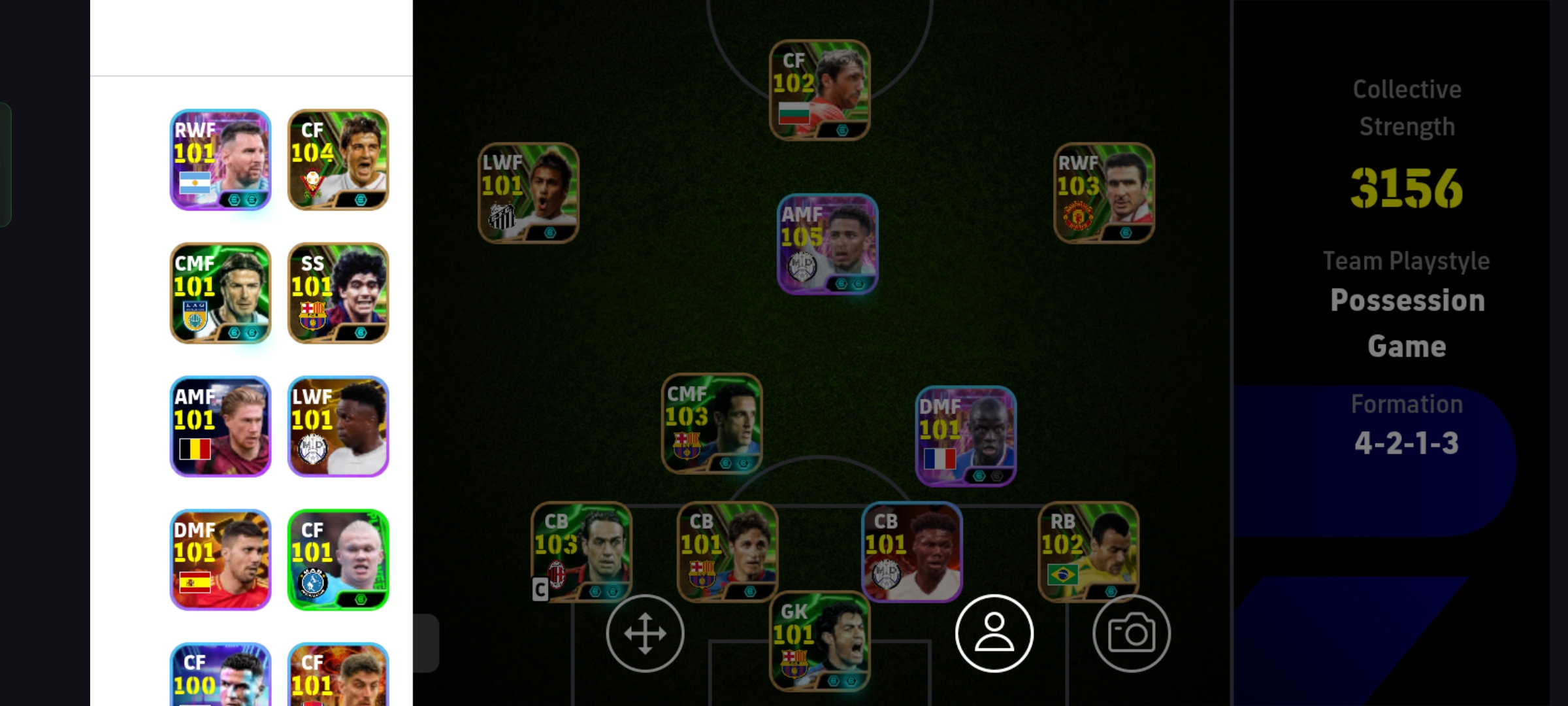This screenshot has width=1568, height=706.
Task: Choose the LWF 101 substitute card
Action: tap(338, 426)
